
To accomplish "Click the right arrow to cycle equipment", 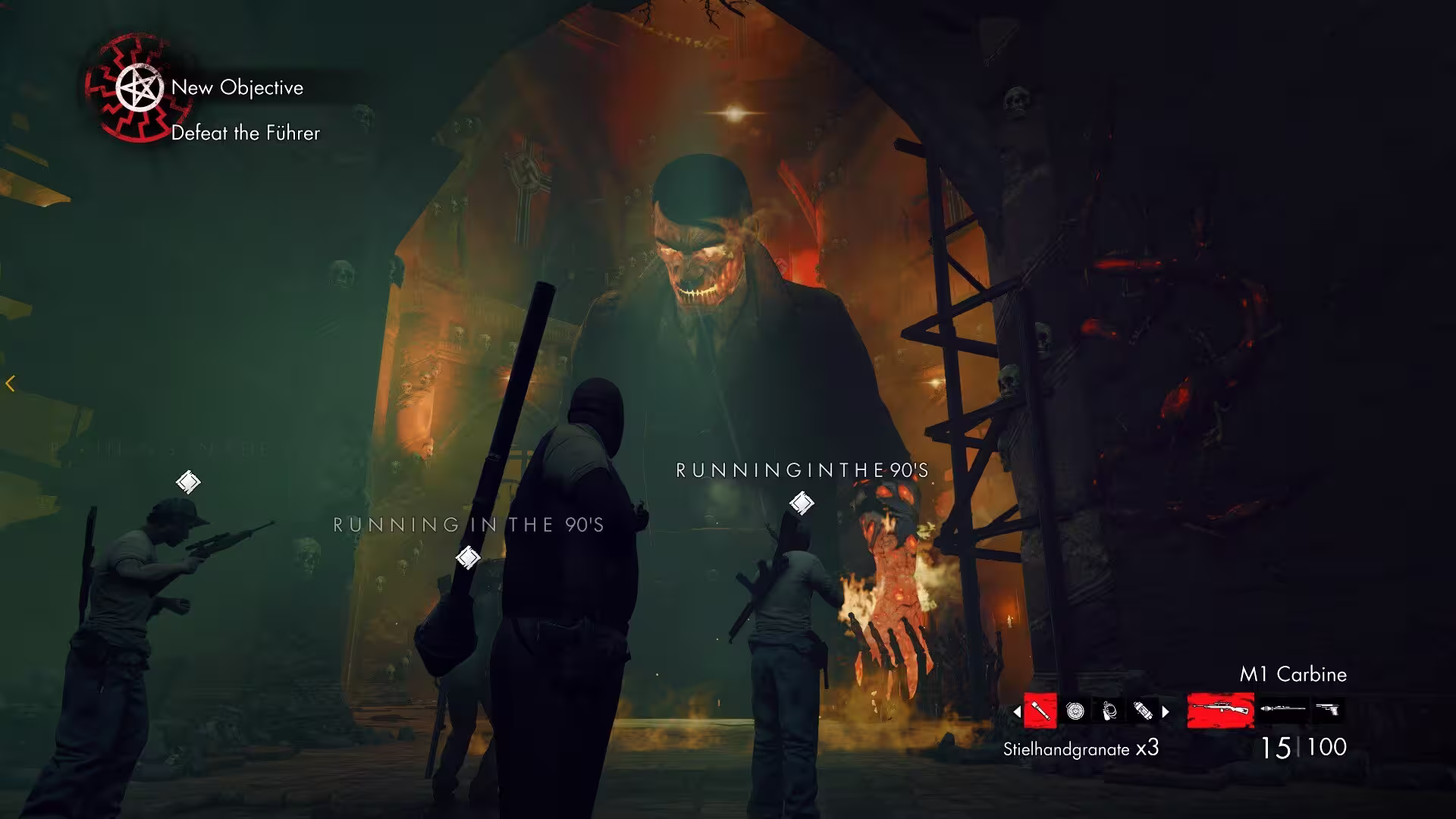I will point(1166,711).
